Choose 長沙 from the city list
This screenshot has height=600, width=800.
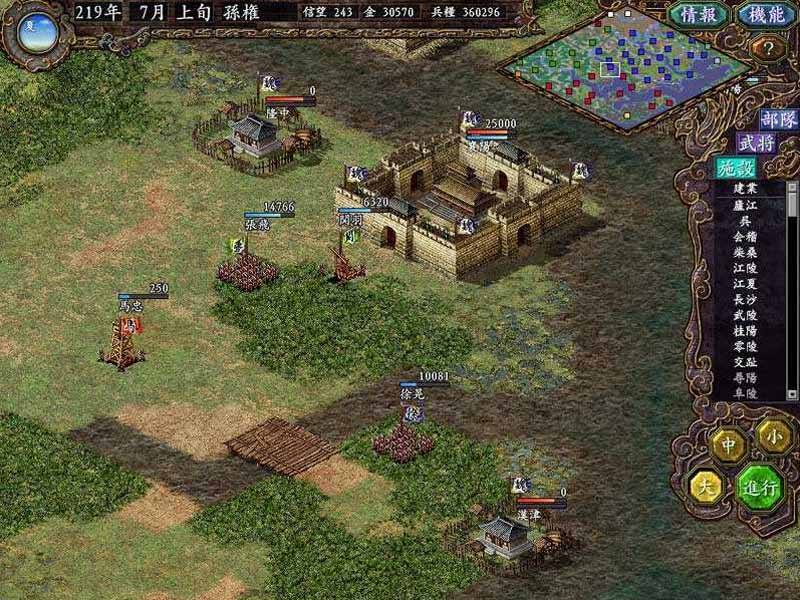745,300
